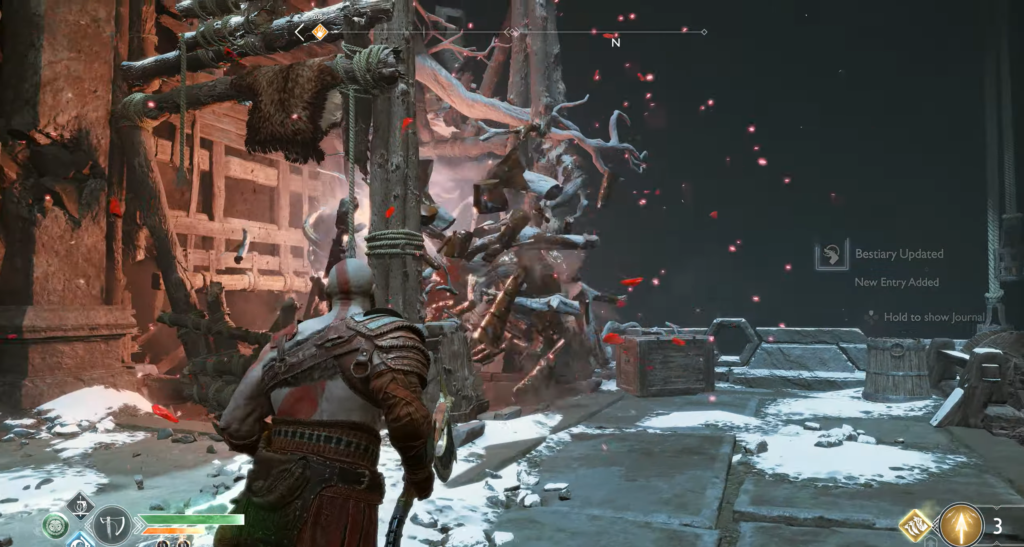Trigger the dagger runic attack diamond
The image size is (1024, 547).
pos(81,503)
